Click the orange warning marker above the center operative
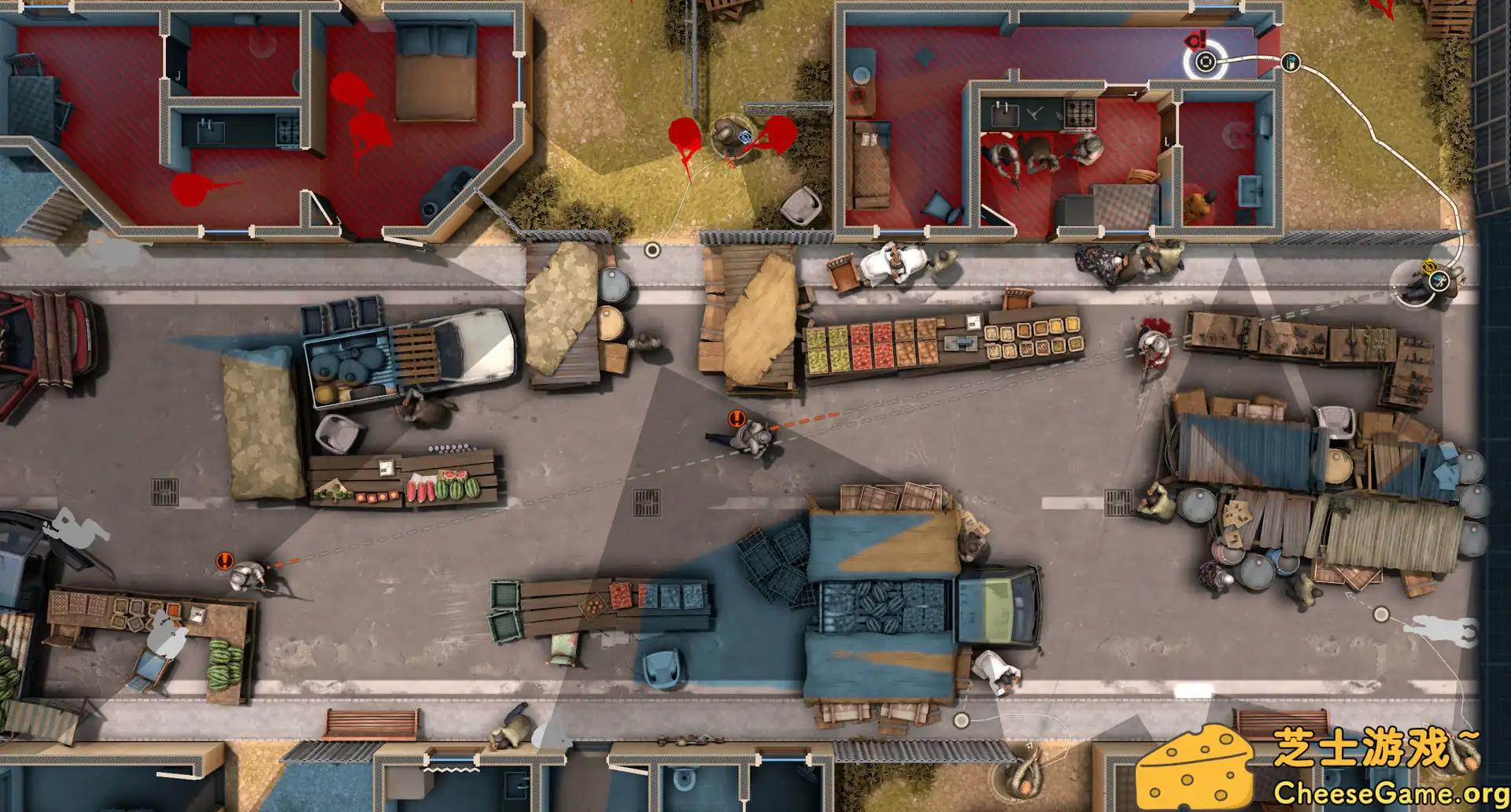1511x812 pixels. click(737, 418)
